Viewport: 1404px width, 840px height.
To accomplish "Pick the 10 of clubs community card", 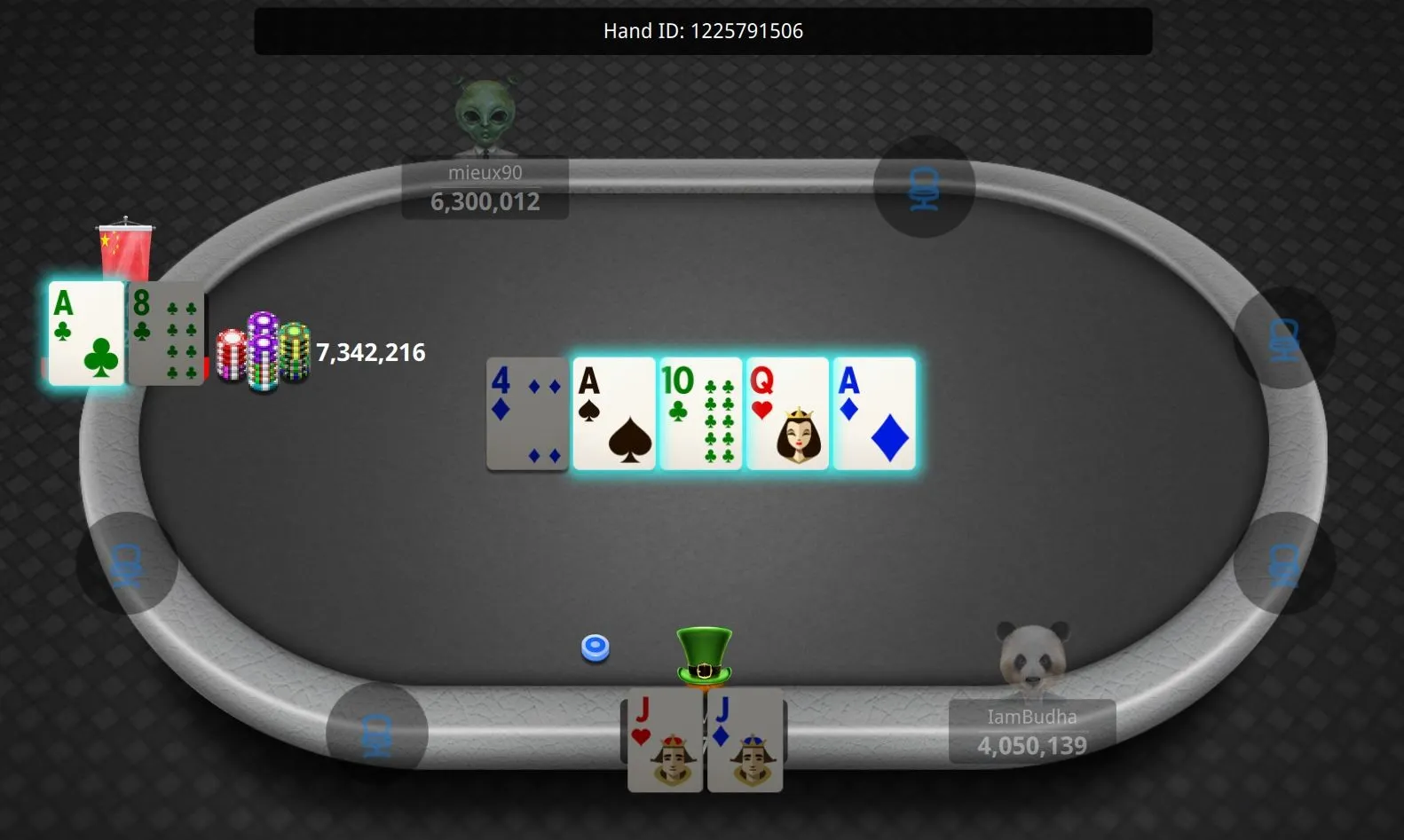I will pyautogui.click(x=701, y=413).
